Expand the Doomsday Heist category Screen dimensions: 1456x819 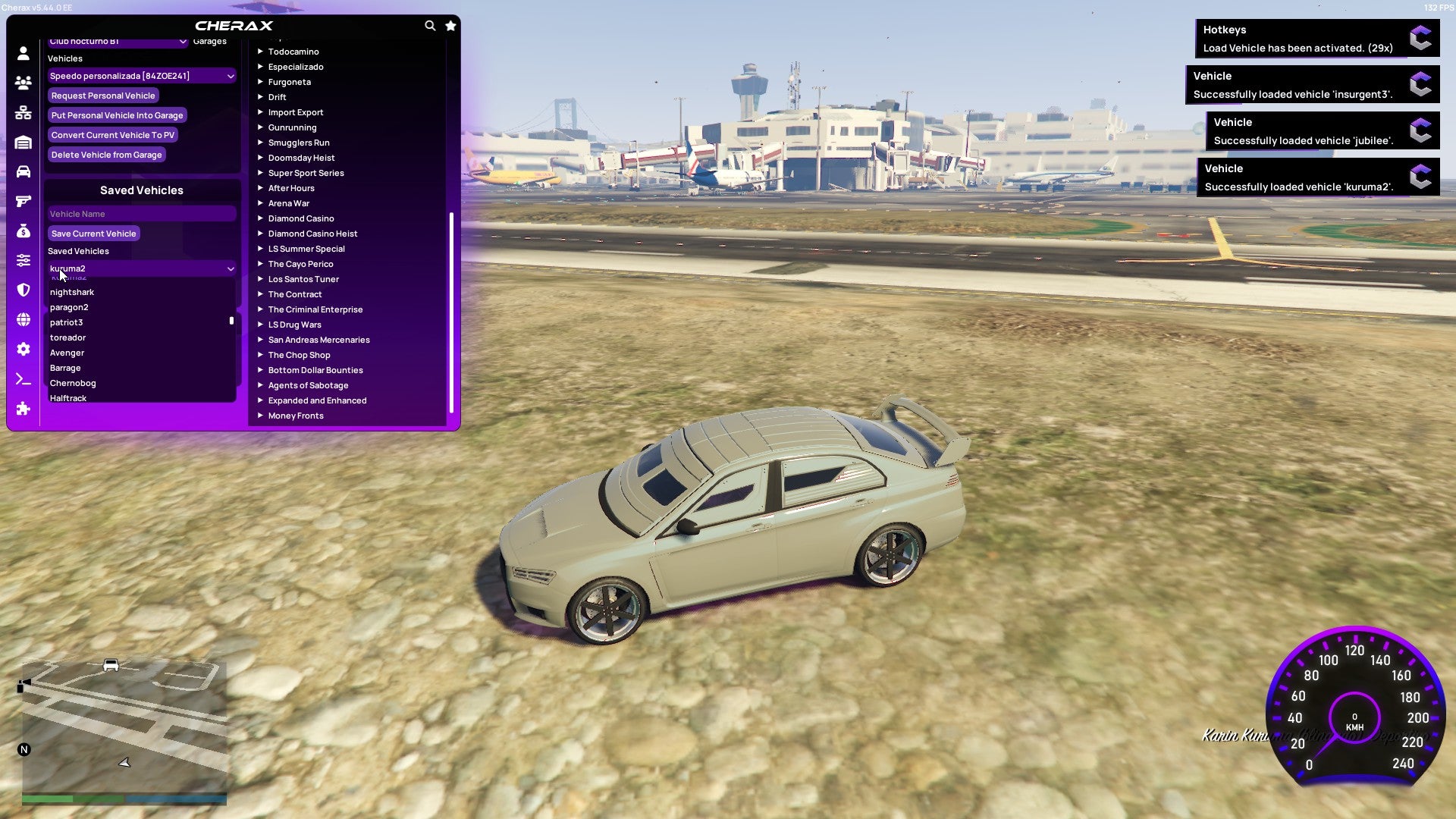(300, 157)
